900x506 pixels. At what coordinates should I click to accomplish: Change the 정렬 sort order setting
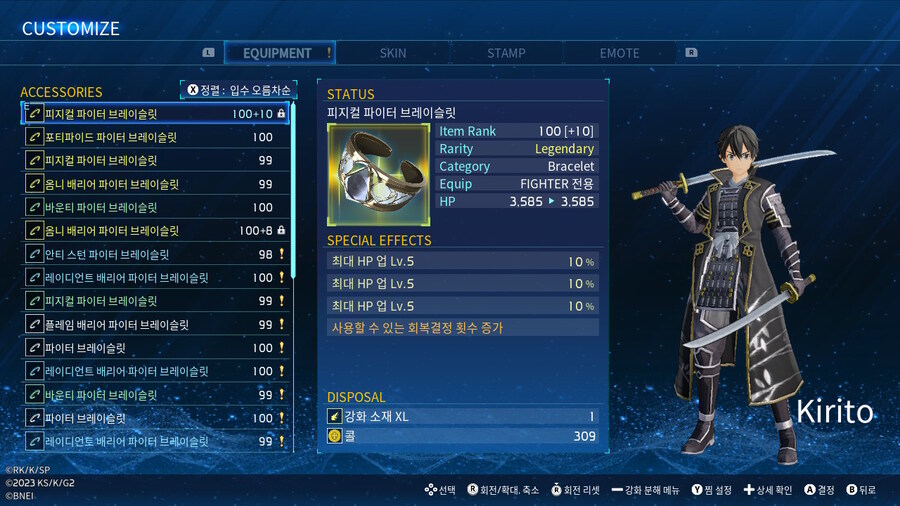(239, 90)
